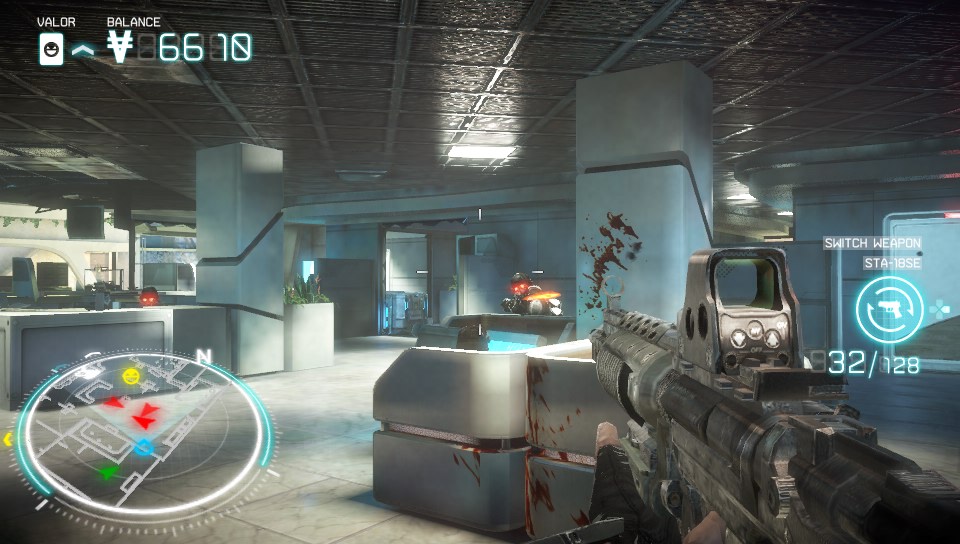960x544 pixels.
Task: Click the green arrow marker on minimap
Action: click(109, 470)
